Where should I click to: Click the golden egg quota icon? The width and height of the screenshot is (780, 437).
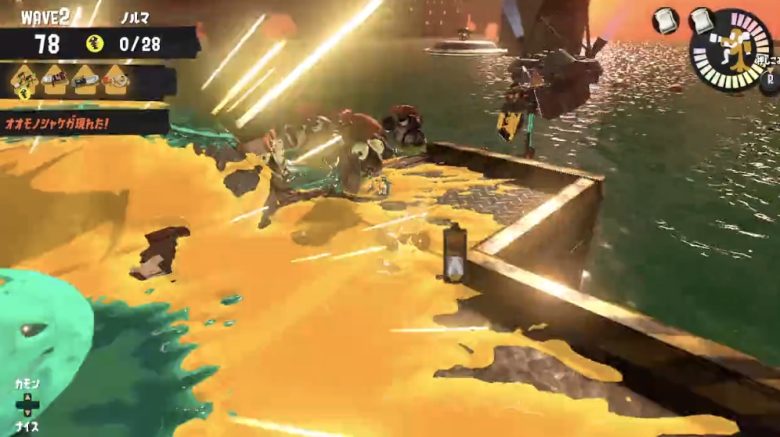point(96,43)
